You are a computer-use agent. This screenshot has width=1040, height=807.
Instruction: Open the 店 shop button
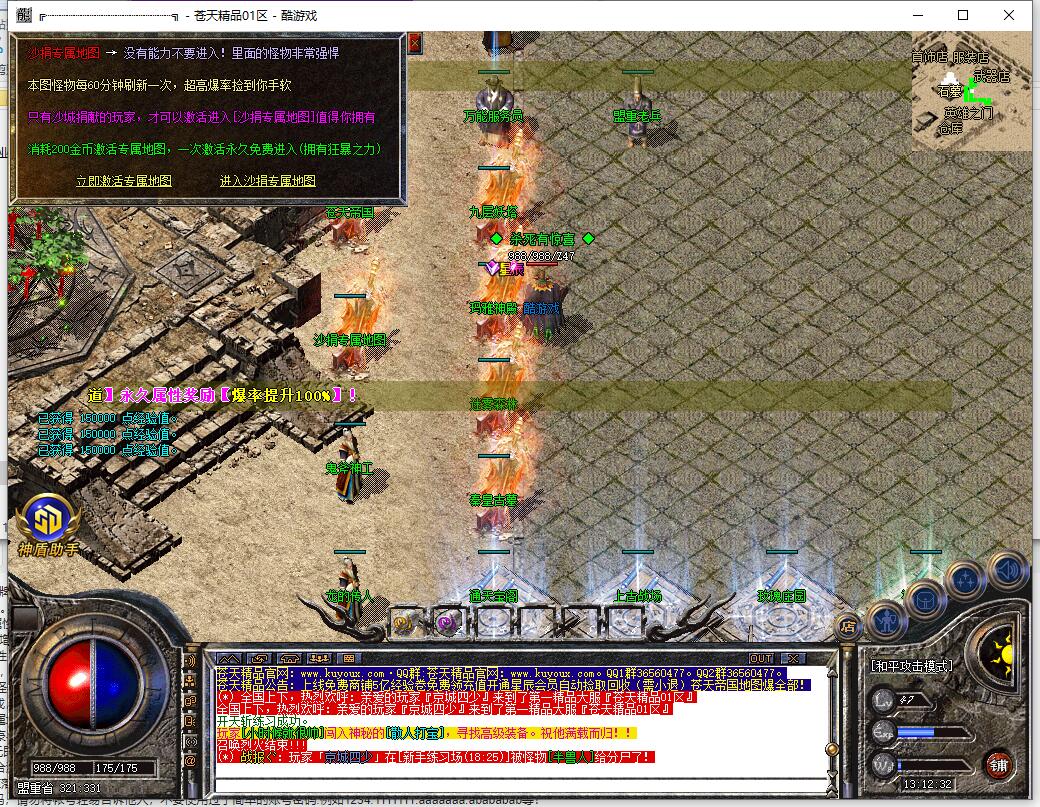[846, 627]
